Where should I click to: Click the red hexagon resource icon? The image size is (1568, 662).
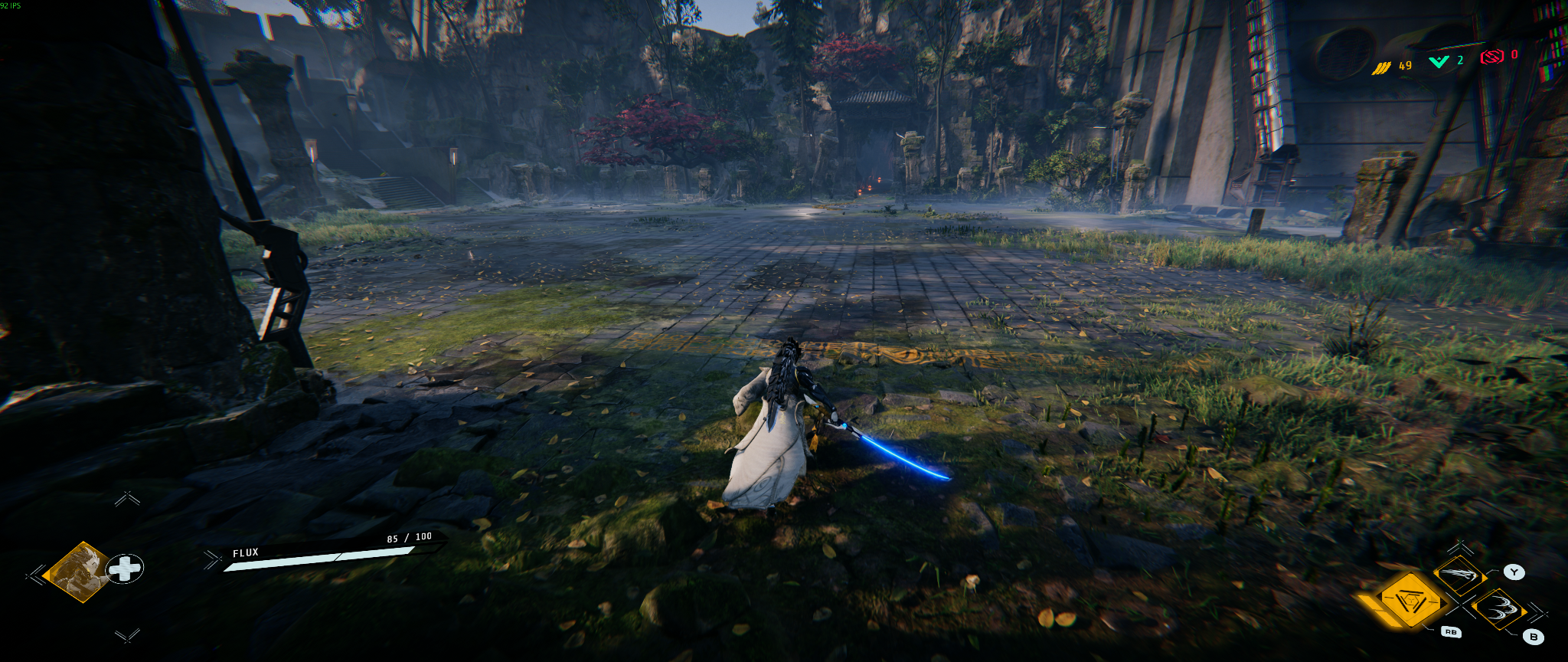coord(1491,57)
